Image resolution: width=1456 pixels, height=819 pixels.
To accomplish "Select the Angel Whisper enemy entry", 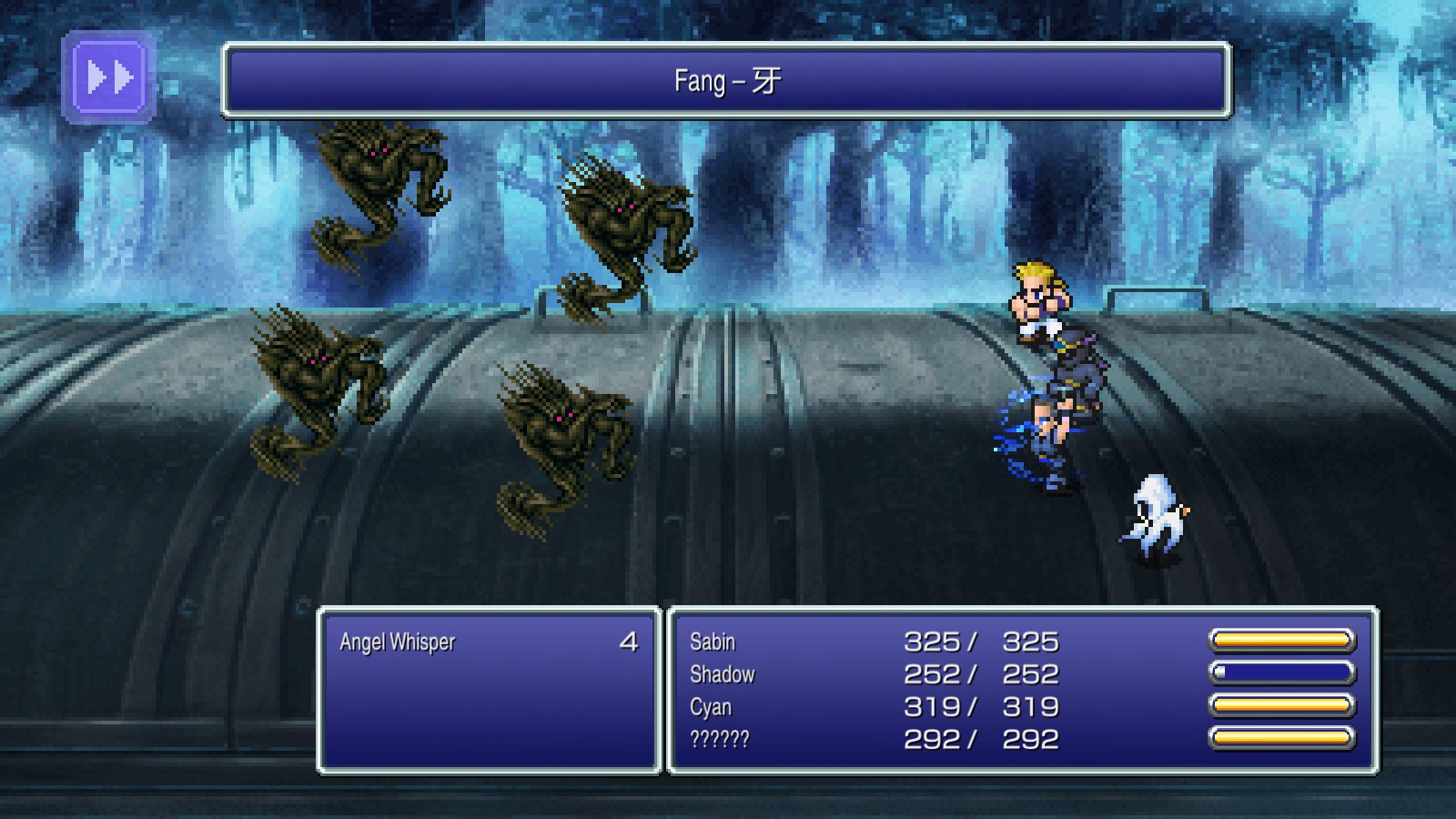I will 398,642.
